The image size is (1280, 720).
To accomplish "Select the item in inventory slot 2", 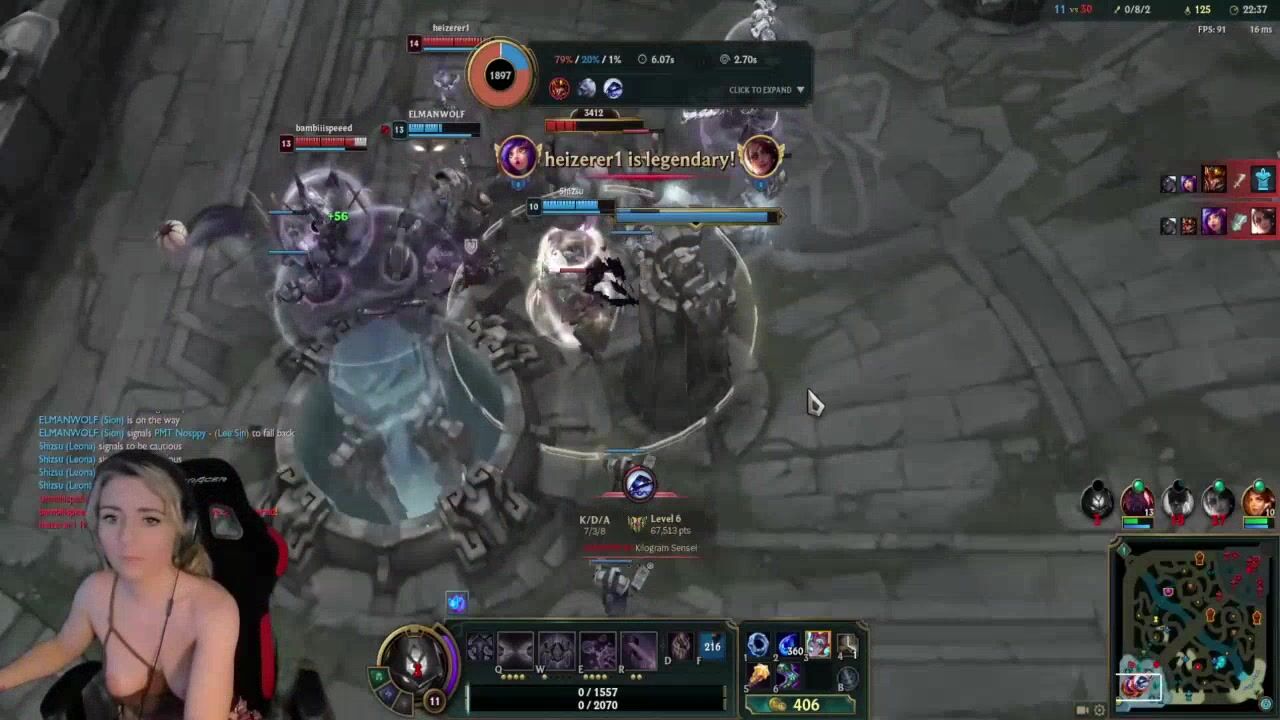I will (788, 646).
